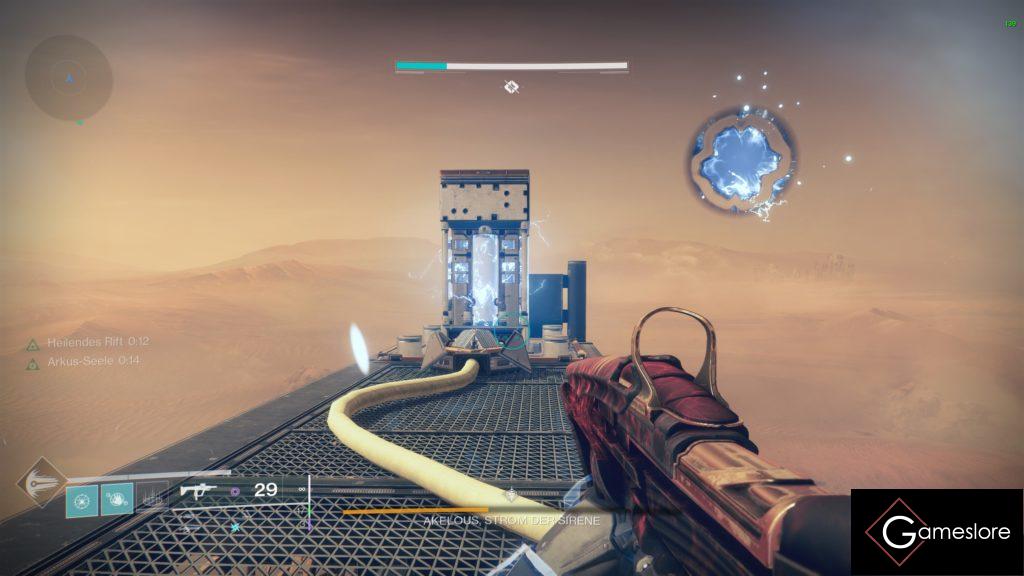Use the melee ability icon

[x=117, y=499]
